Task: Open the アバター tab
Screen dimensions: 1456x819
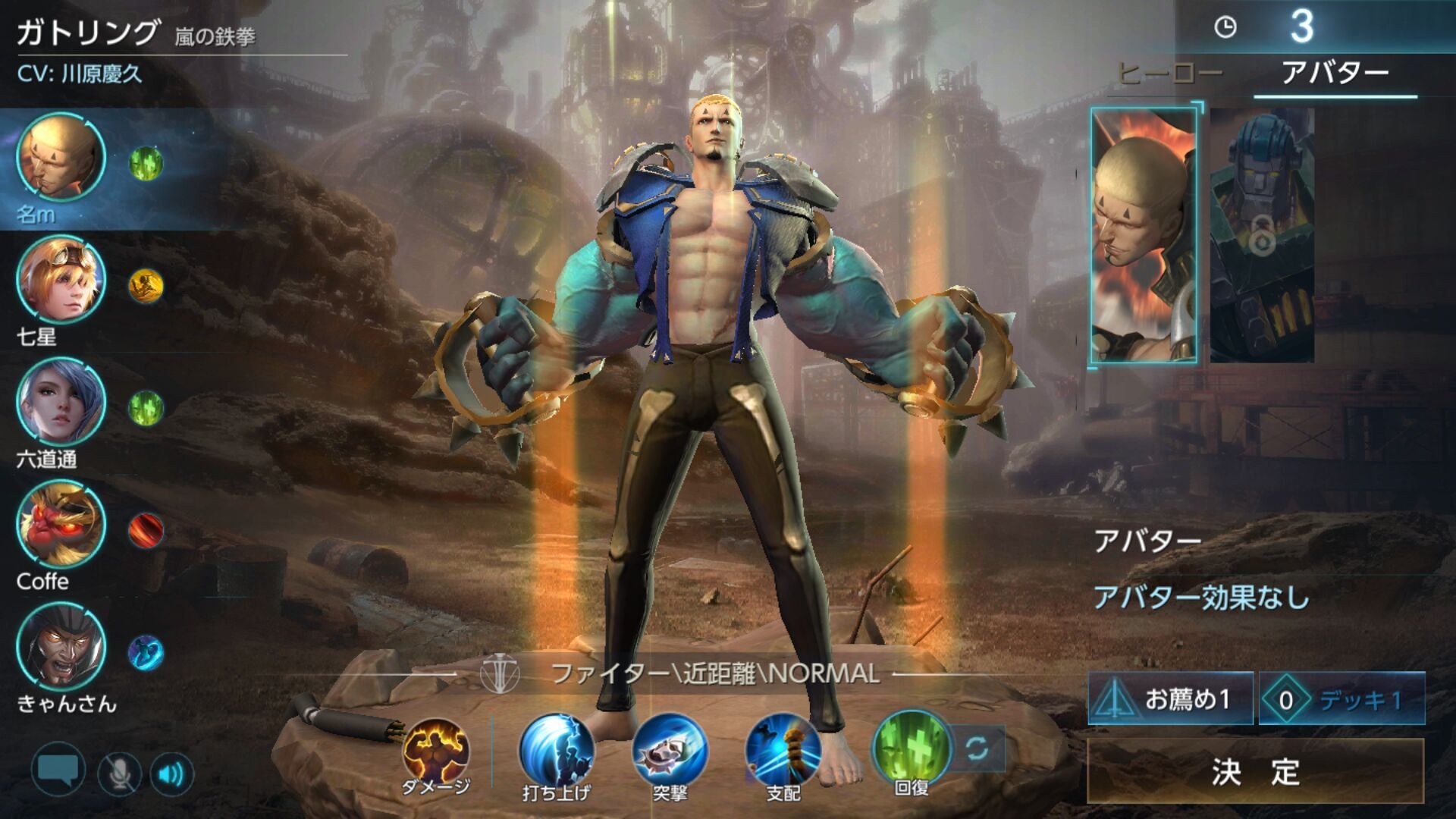Action: pos(1335,74)
